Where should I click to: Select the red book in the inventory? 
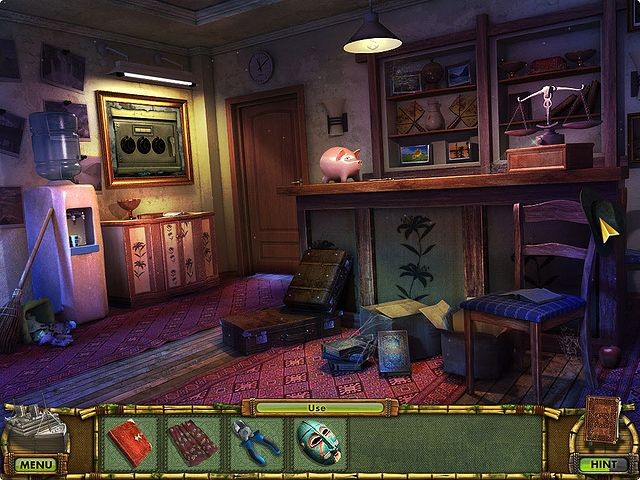(x=130, y=442)
